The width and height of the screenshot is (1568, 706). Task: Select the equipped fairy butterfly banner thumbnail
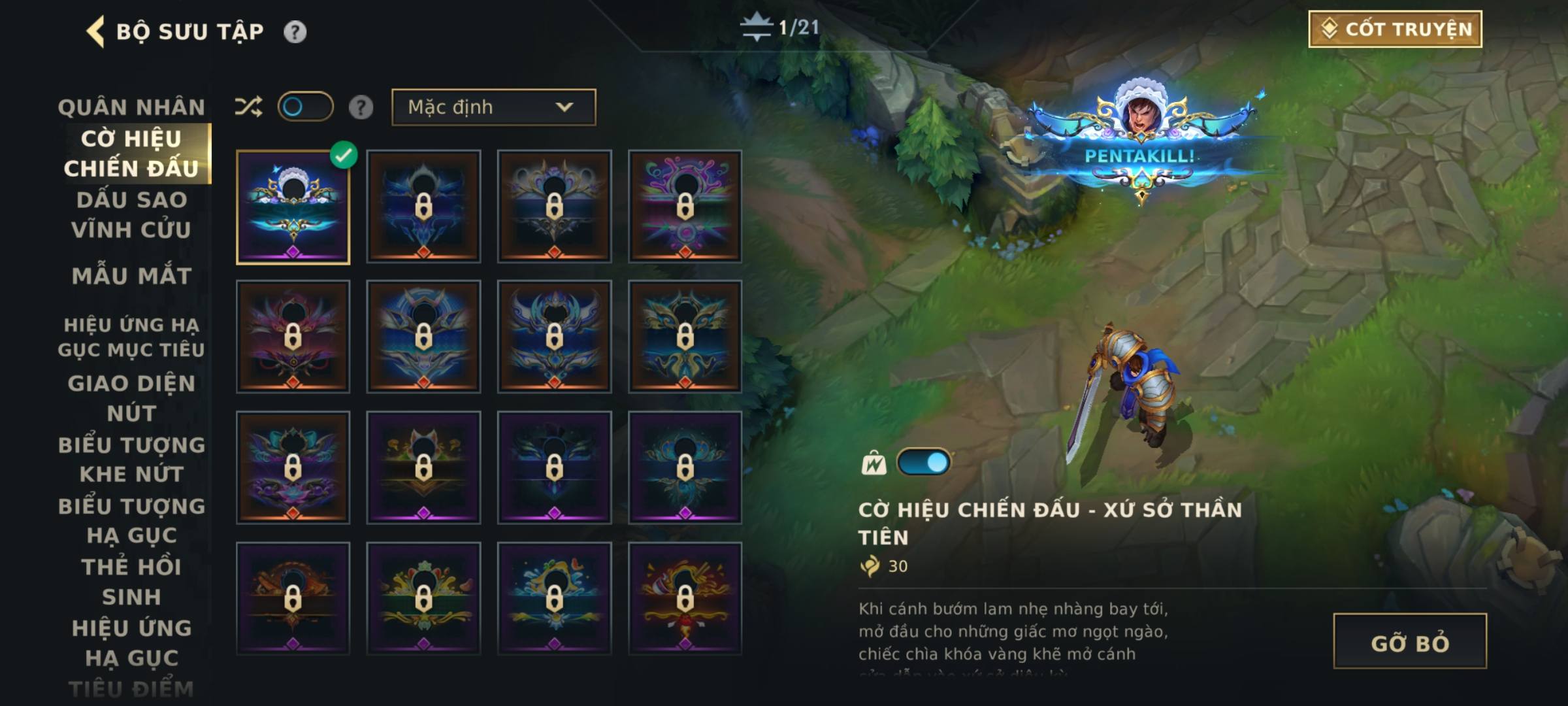pos(293,207)
